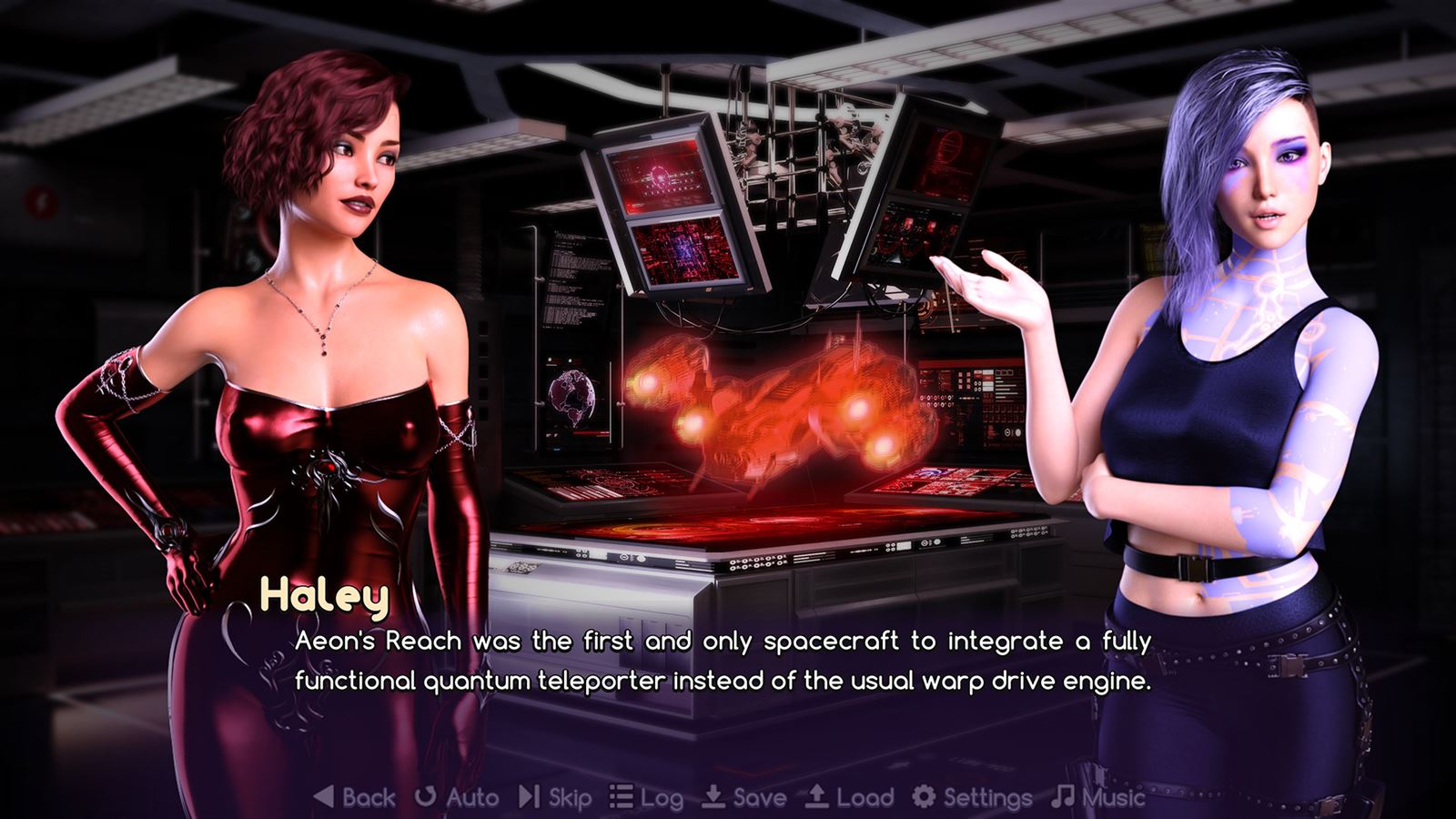This screenshot has height=819, width=1456.
Task: Click the Music button
Action: [1097, 797]
